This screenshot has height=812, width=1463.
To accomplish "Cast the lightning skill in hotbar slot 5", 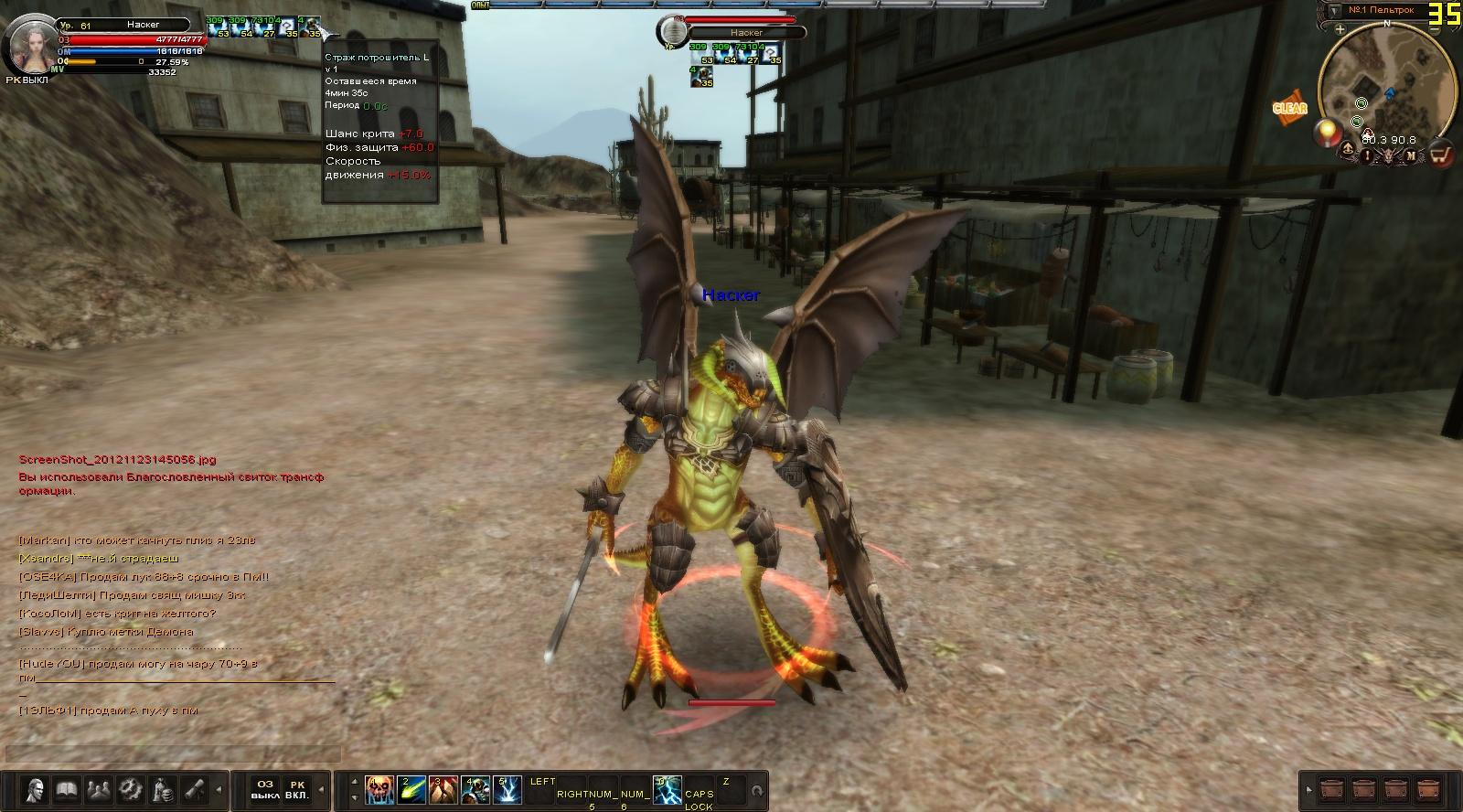I will click(x=507, y=789).
